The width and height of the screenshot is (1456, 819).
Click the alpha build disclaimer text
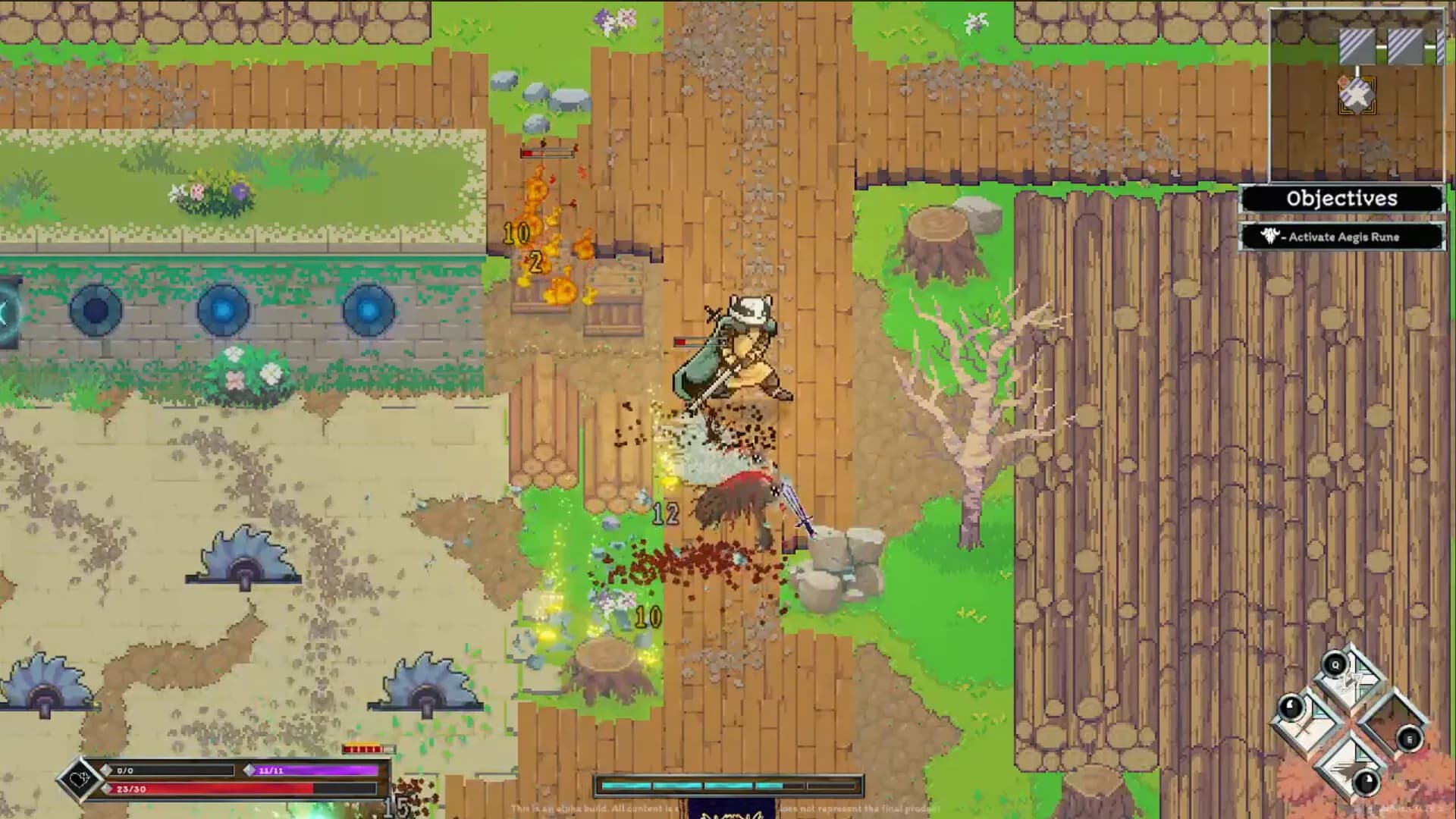[728, 809]
